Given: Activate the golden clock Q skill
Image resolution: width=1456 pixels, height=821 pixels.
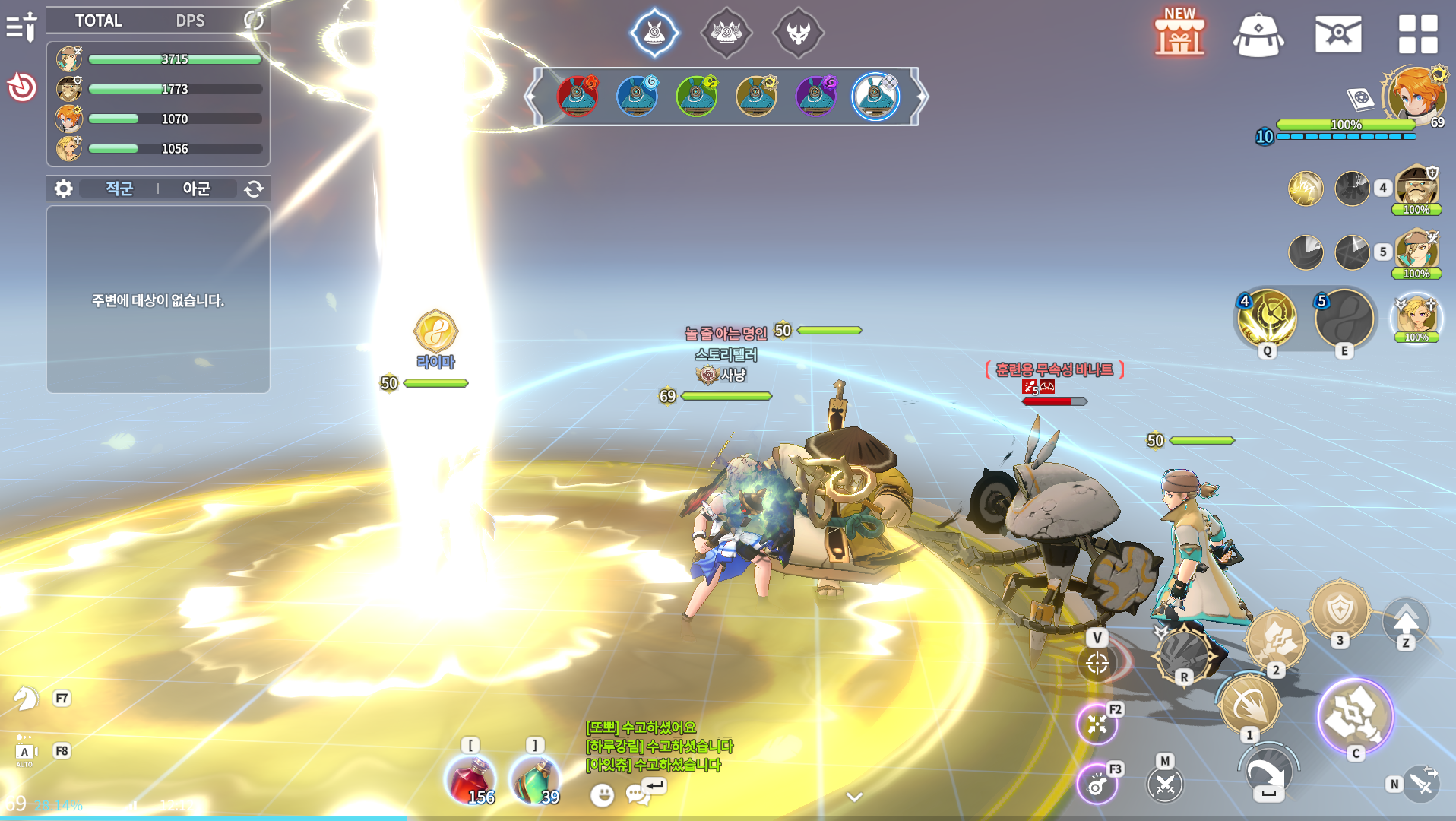Looking at the screenshot, I should point(1267,319).
